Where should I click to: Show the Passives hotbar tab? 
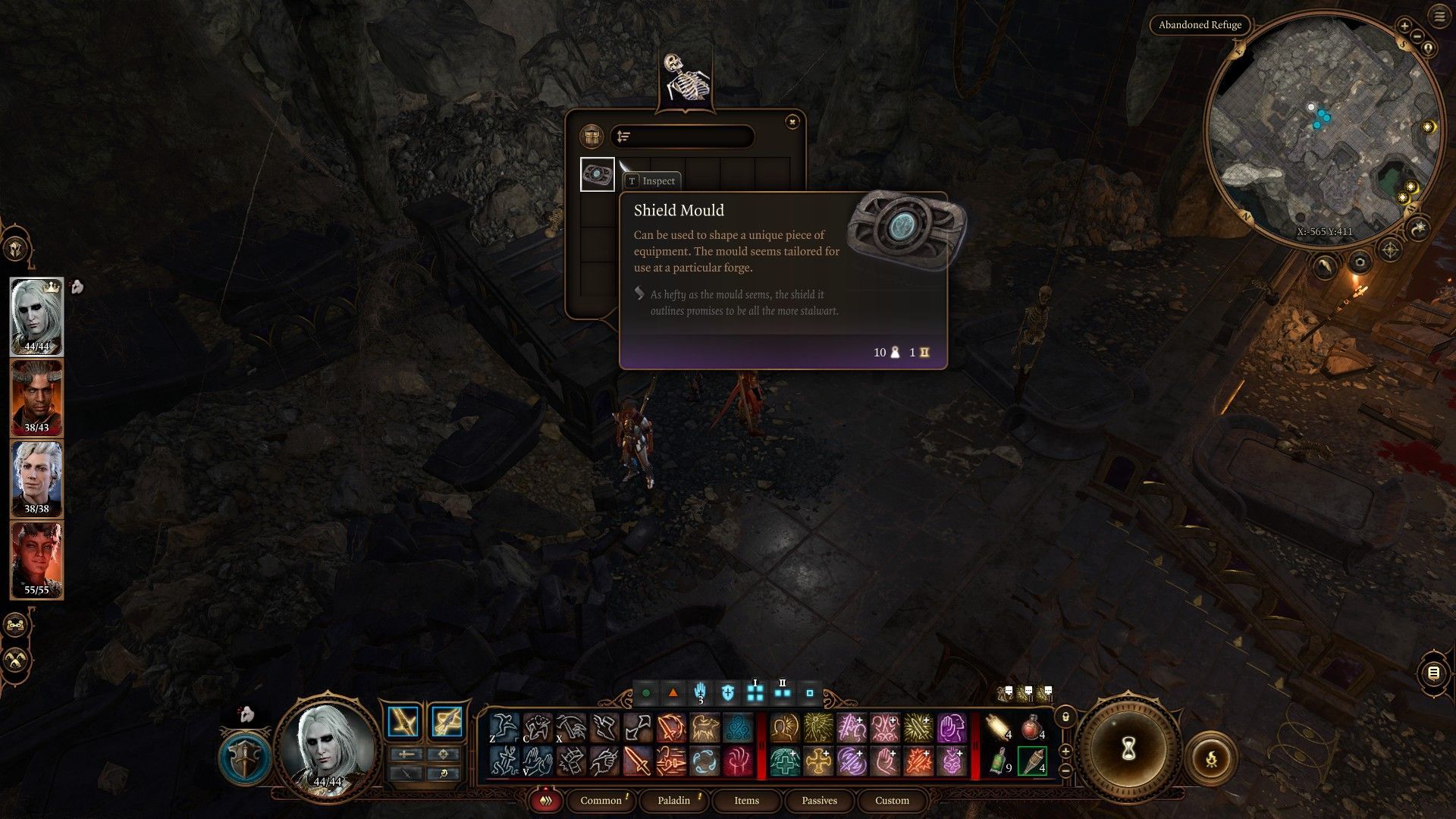tap(819, 800)
